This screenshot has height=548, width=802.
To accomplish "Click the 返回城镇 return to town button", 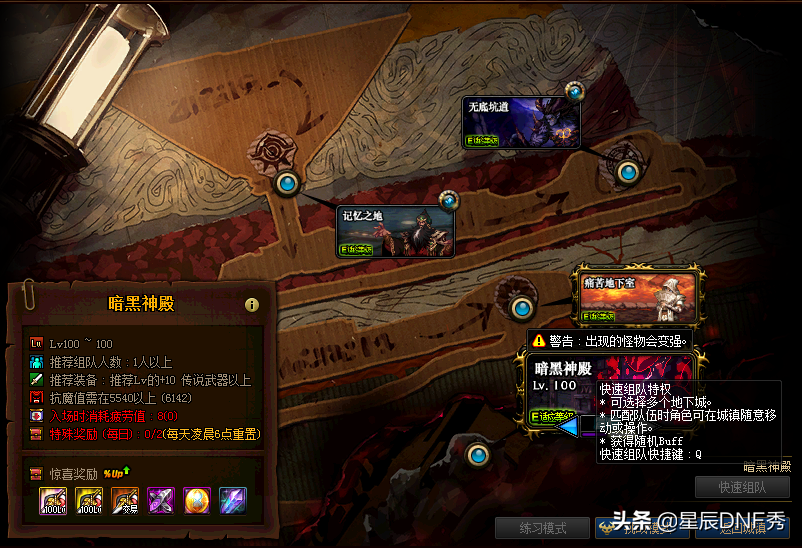I will coord(748,527).
